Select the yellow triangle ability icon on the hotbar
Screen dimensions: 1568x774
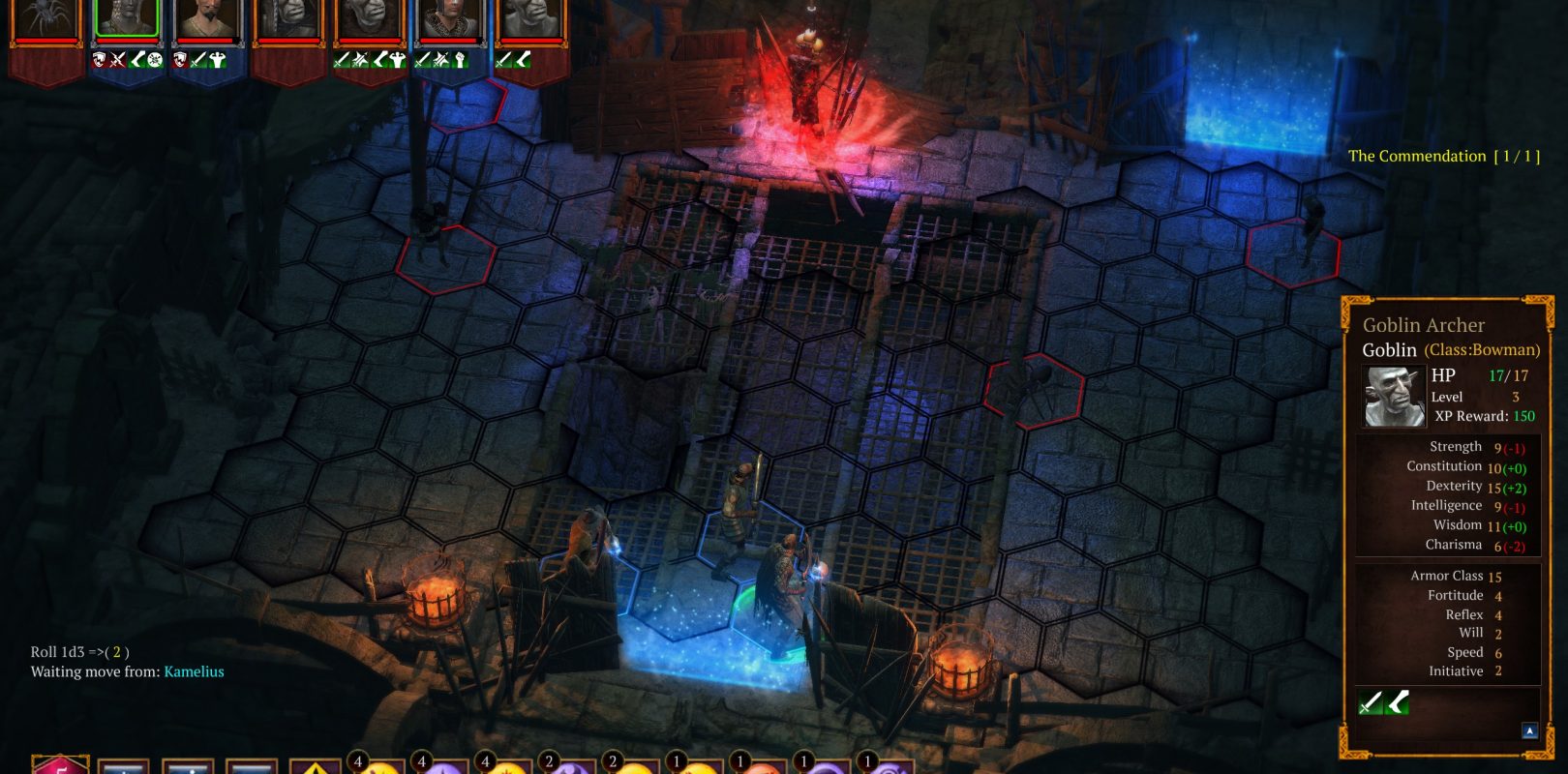point(315,765)
